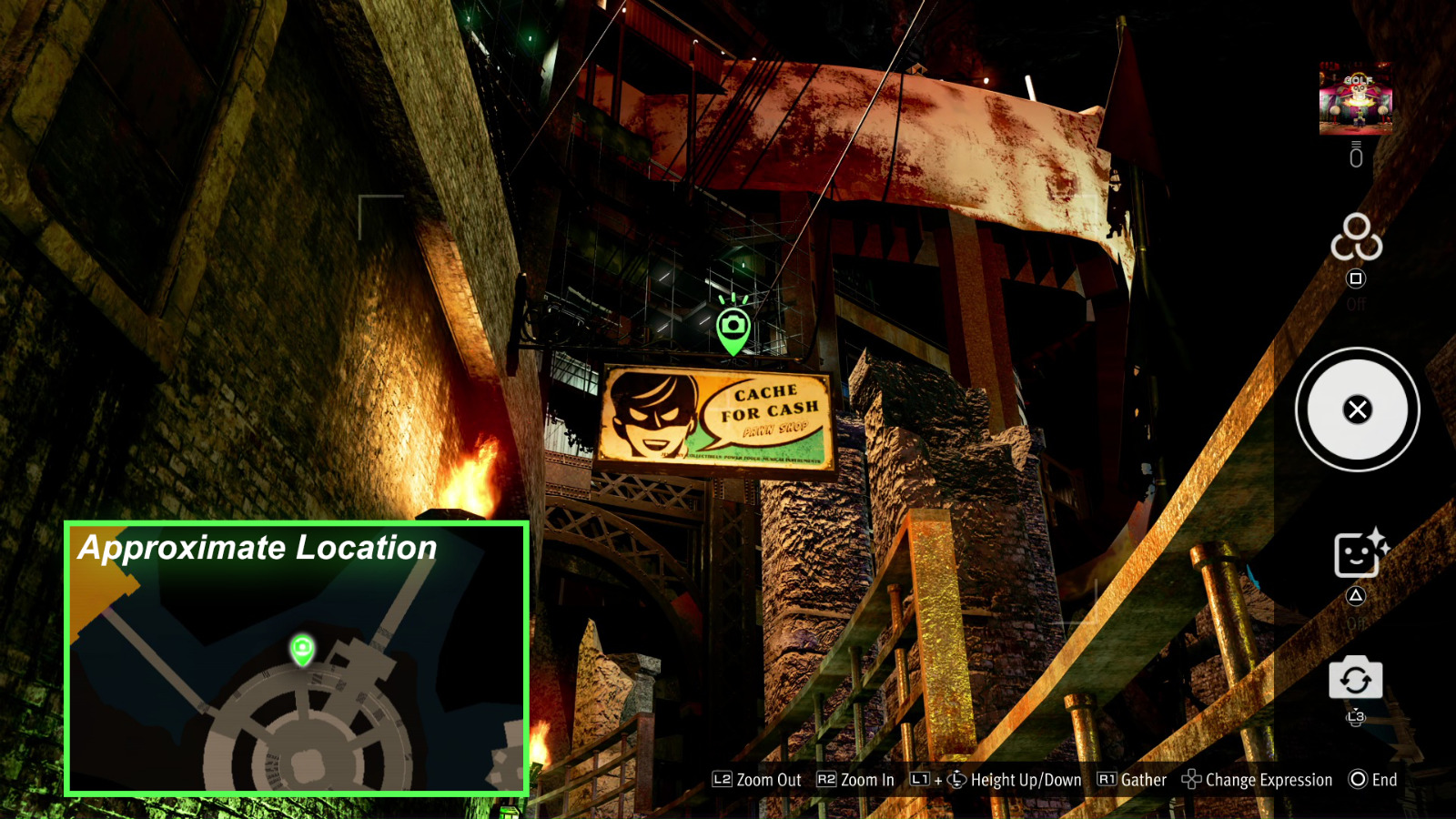Image resolution: width=1456 pixels, height=819 pixels.
Task: Adjust zoom using the L2 Zoom Out control
Action: click(x=723, y=780)
